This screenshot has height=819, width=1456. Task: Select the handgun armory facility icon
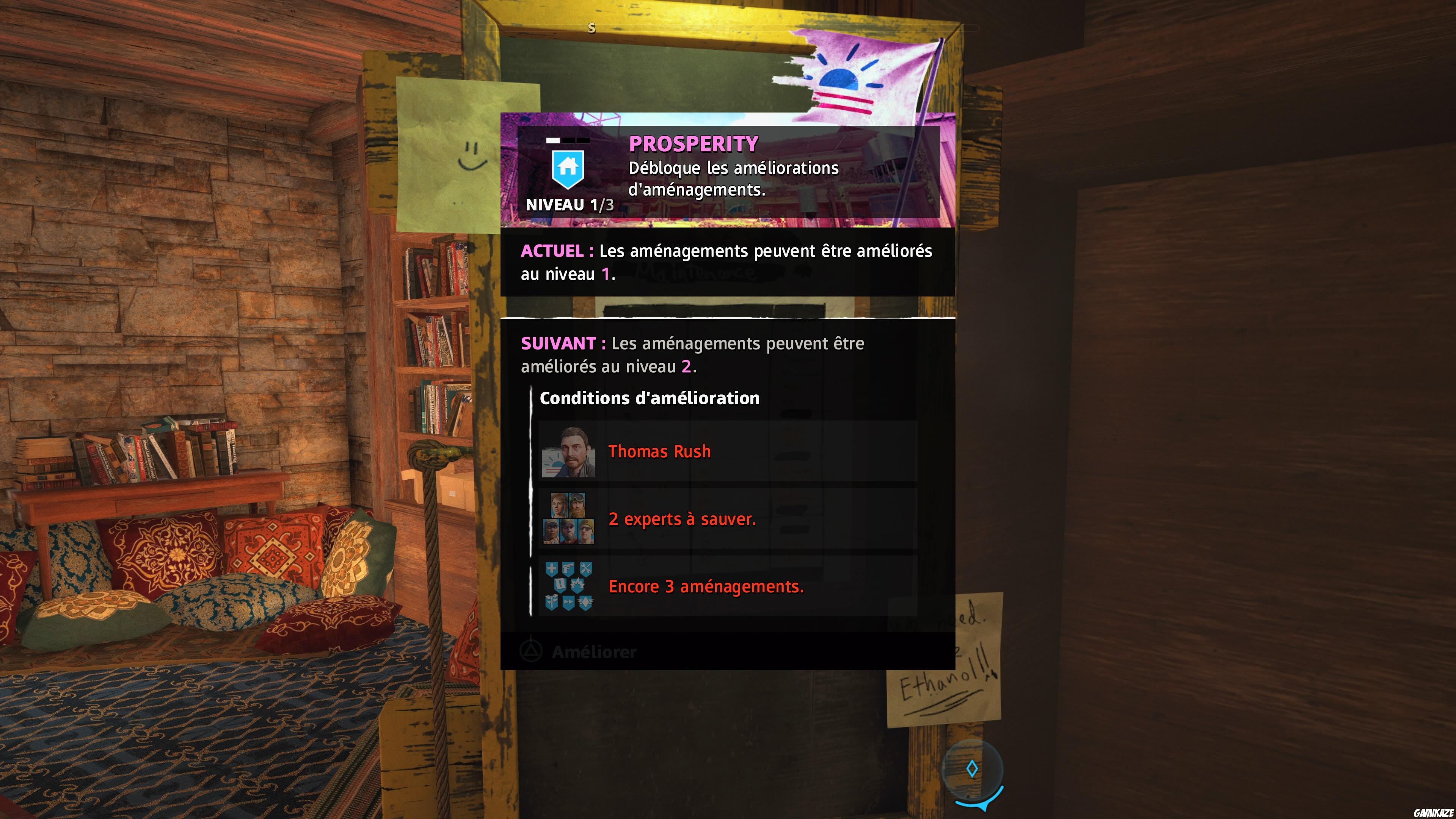click(x=569, y=568)
